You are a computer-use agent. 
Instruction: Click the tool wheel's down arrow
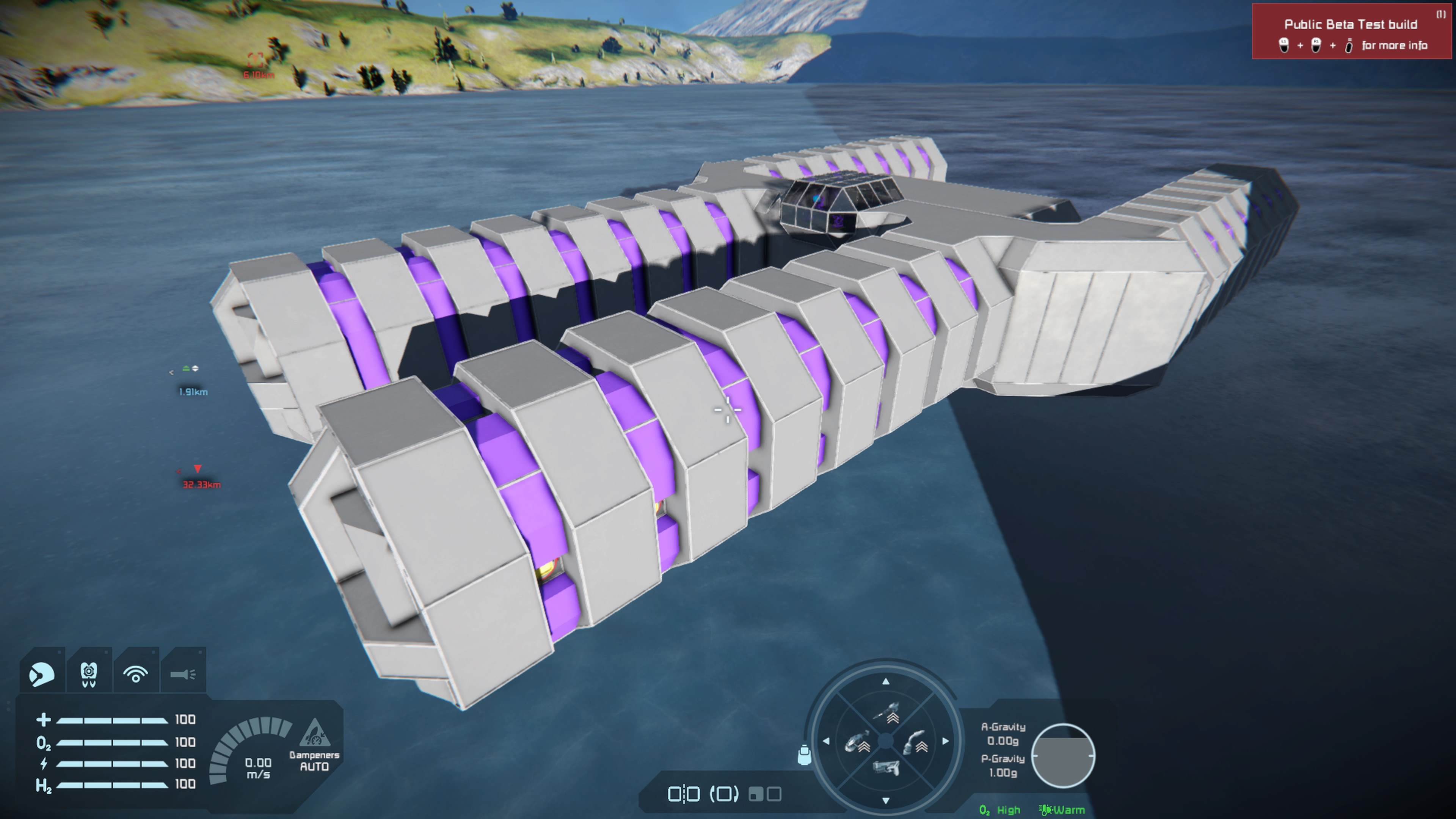pyautogui.click(x=886, y=800)
